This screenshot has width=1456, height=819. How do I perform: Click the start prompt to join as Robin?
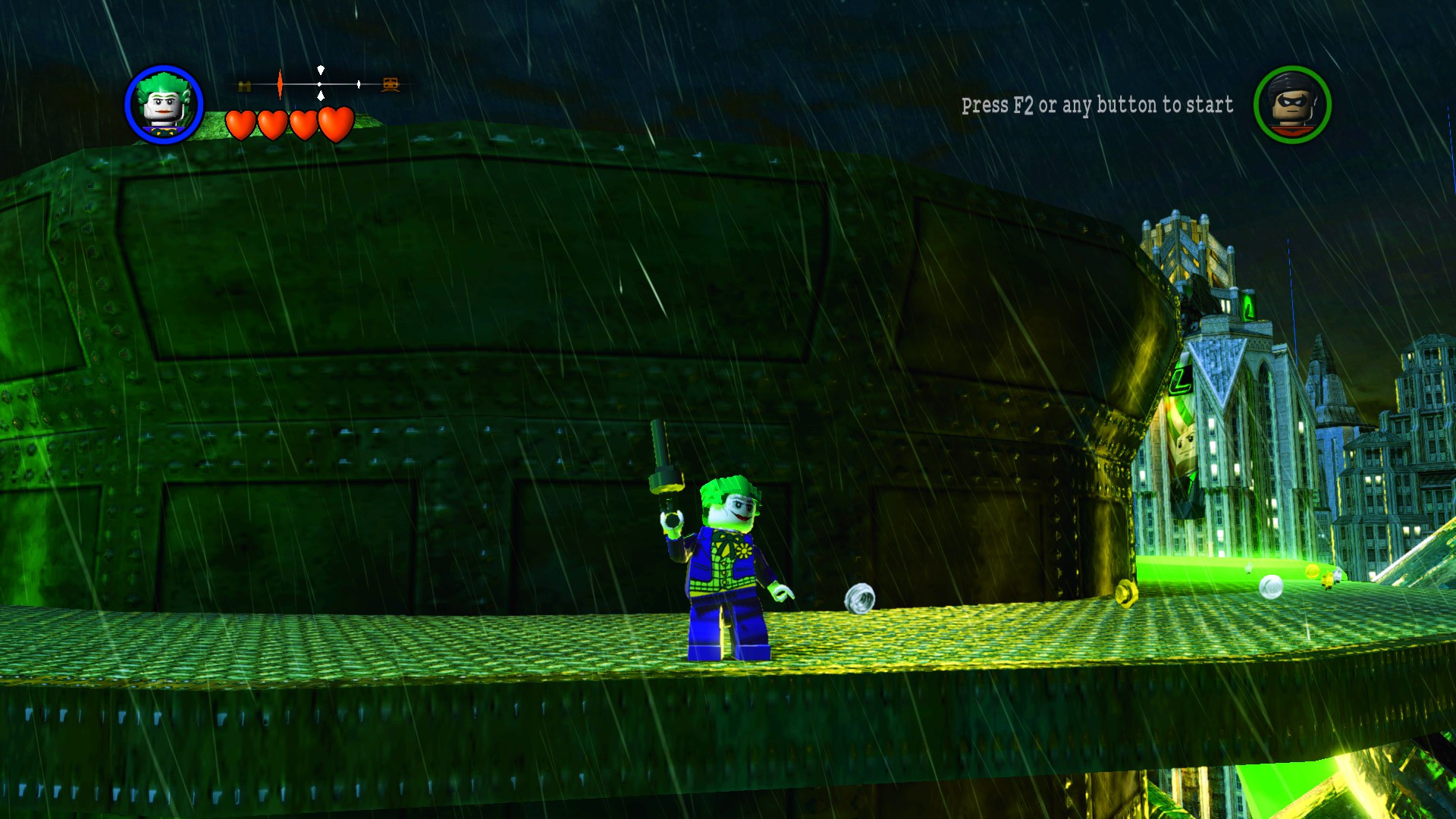[x=1096, y=105]
